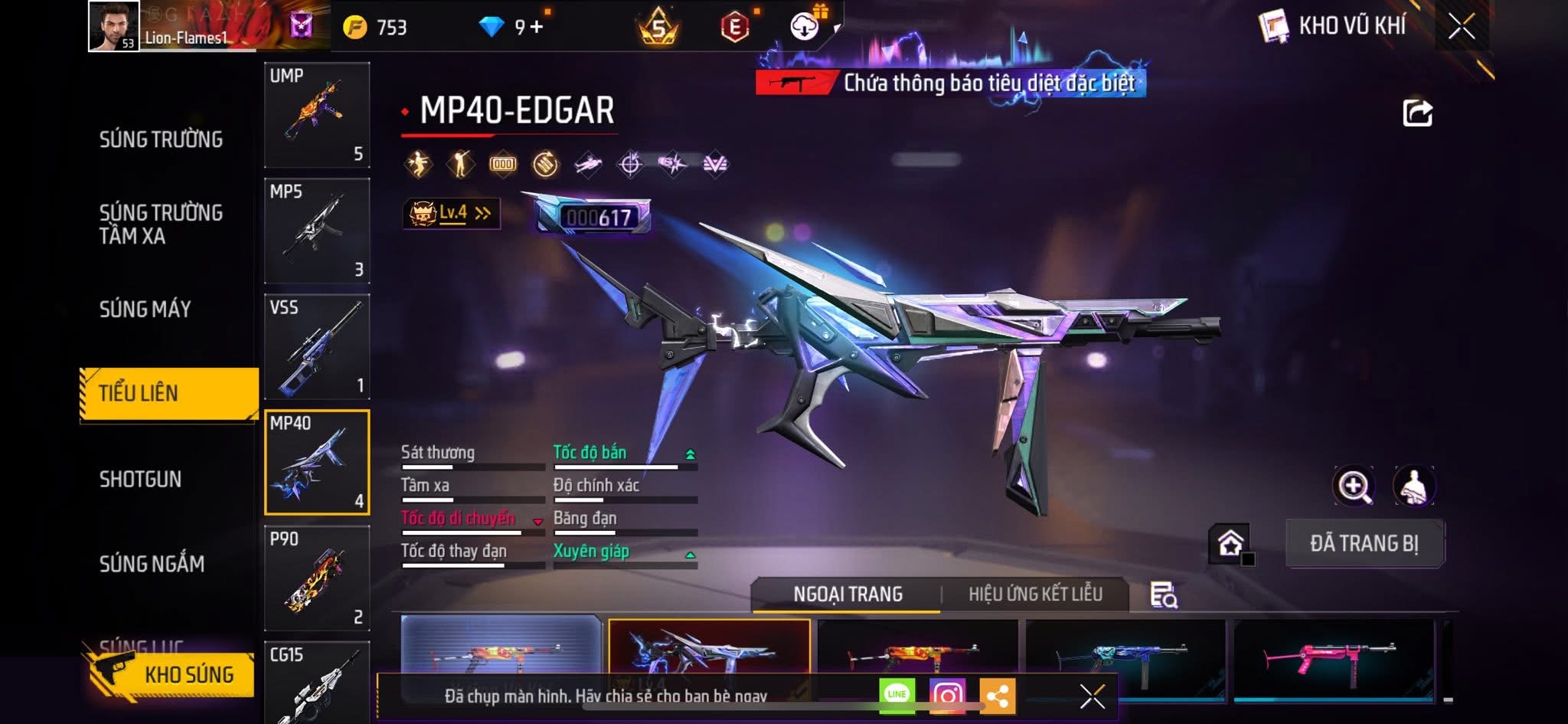
Task: Switch to SHOTGUN weapons
Action: (140, 480)
